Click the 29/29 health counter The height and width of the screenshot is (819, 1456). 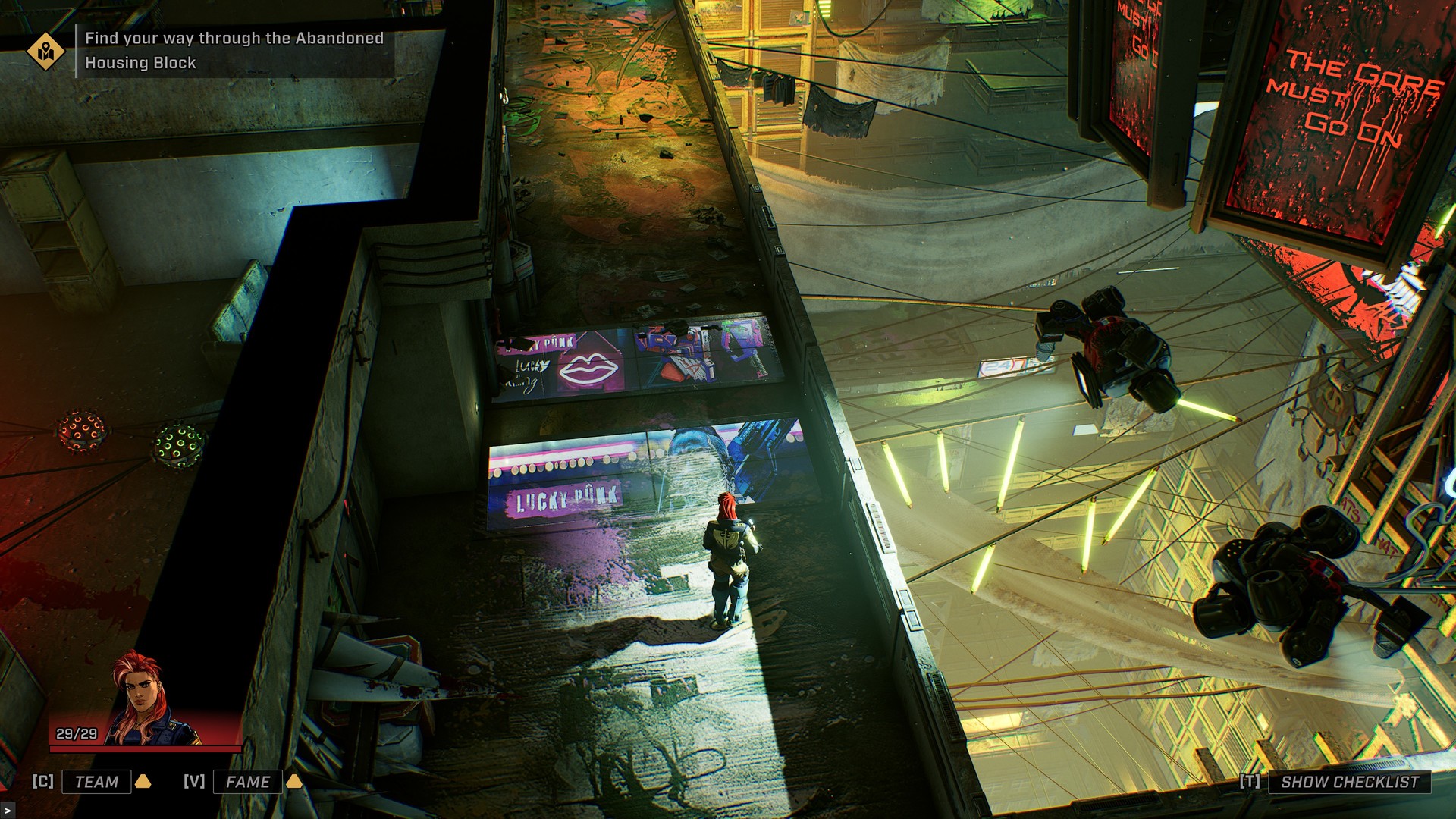tap(77, 733)
